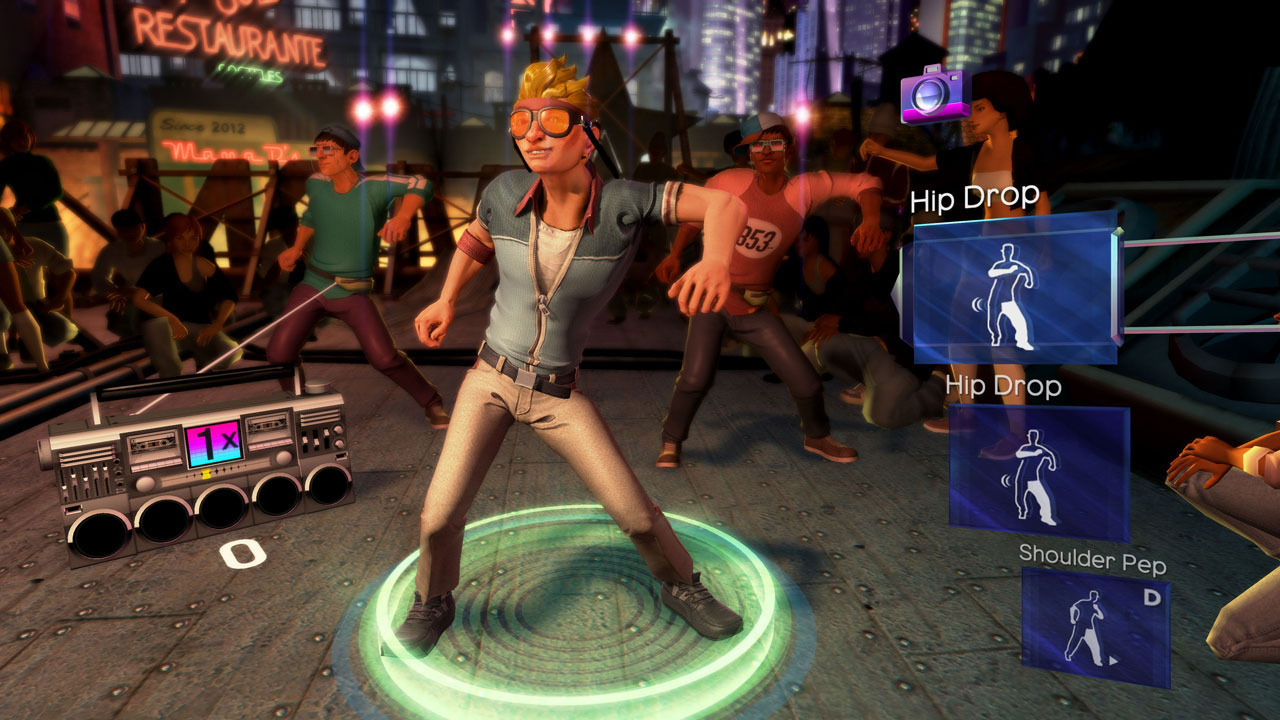This screenshot has height=720, width=1280.
Task: Select the large highlighted Hip Drop card
Action: click(1014, 291)
